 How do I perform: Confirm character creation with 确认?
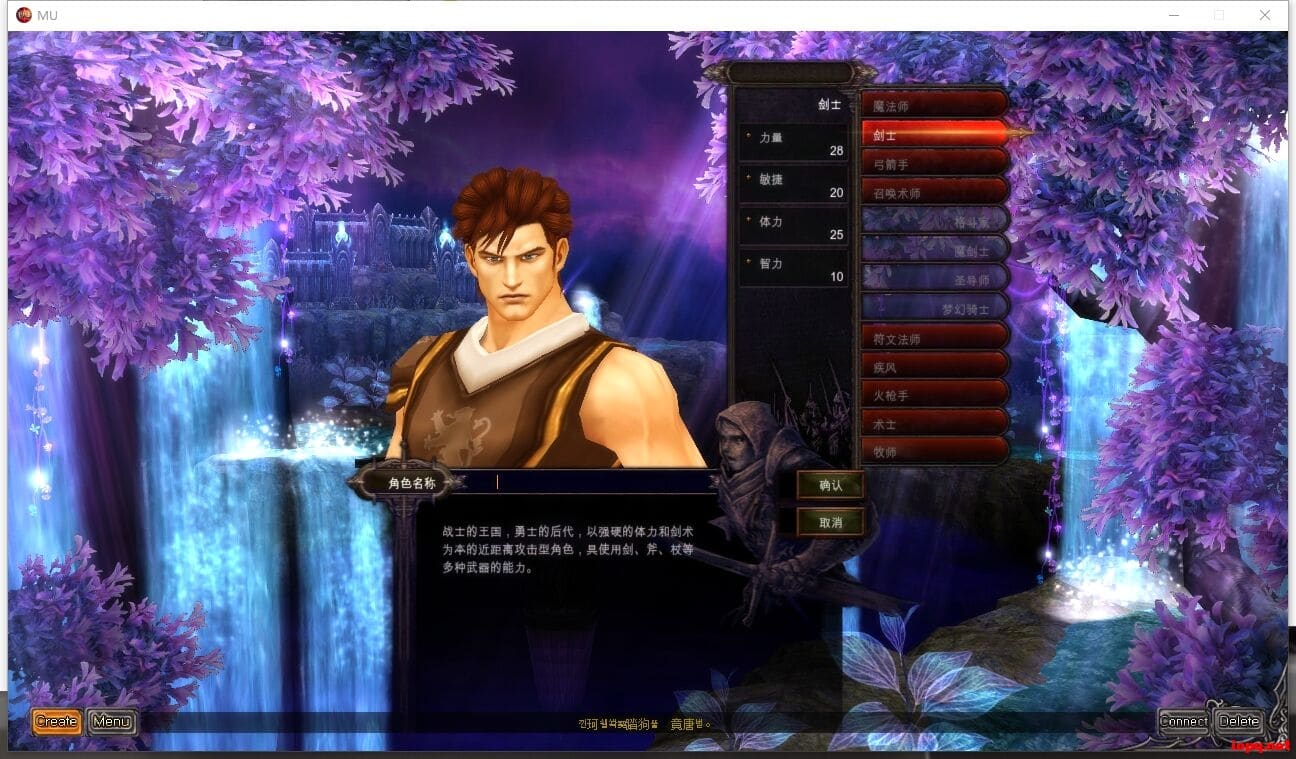(831, 485)
